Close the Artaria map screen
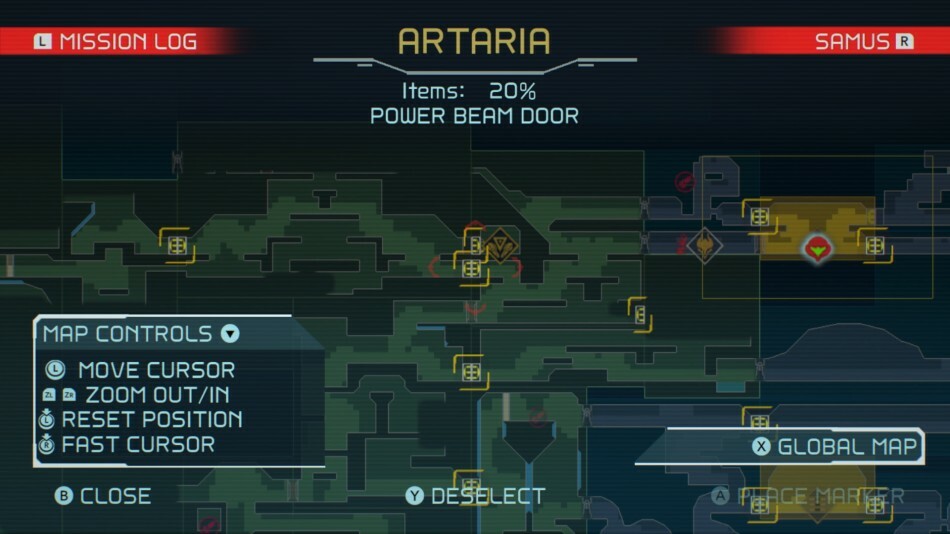950x534 pixels. click(104, 496)
